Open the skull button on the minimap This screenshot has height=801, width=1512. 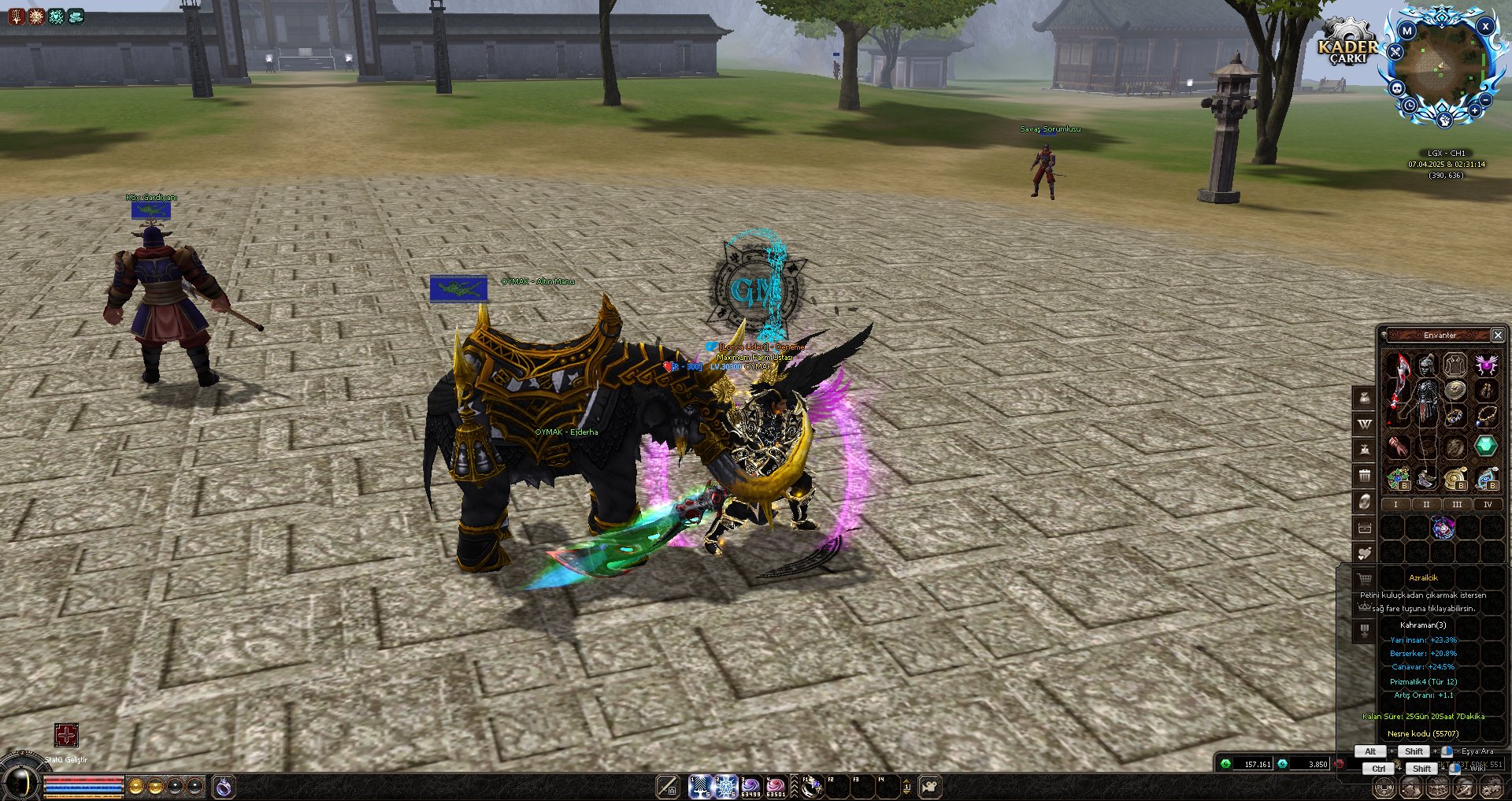(x=1397, y=88)
